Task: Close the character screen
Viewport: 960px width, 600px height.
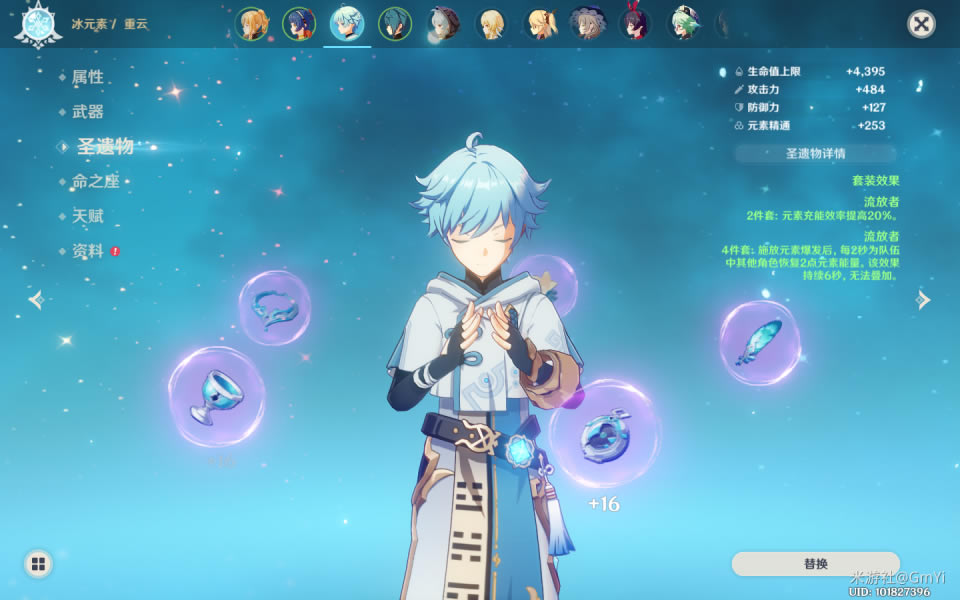Action: (x=921, y=24)
